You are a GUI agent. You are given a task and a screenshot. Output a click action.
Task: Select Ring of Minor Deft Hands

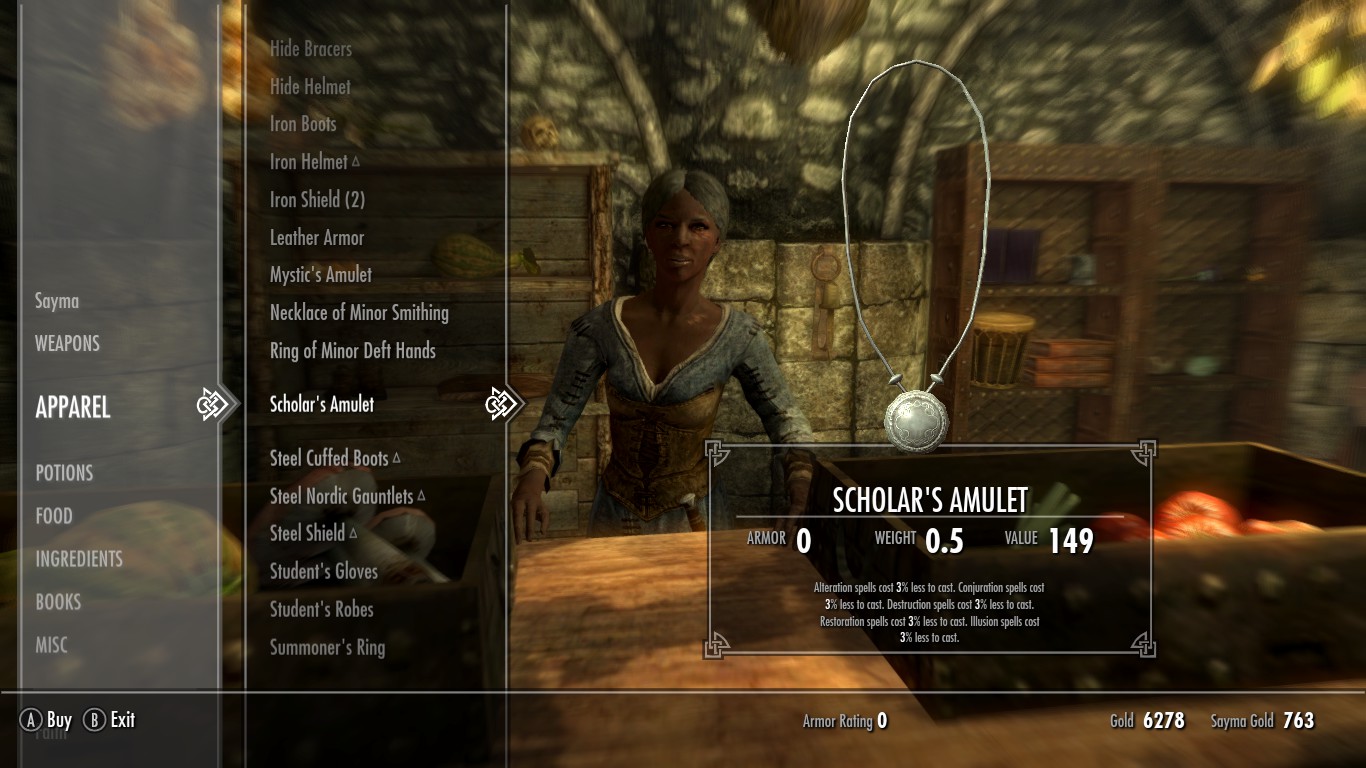point(353,351)
